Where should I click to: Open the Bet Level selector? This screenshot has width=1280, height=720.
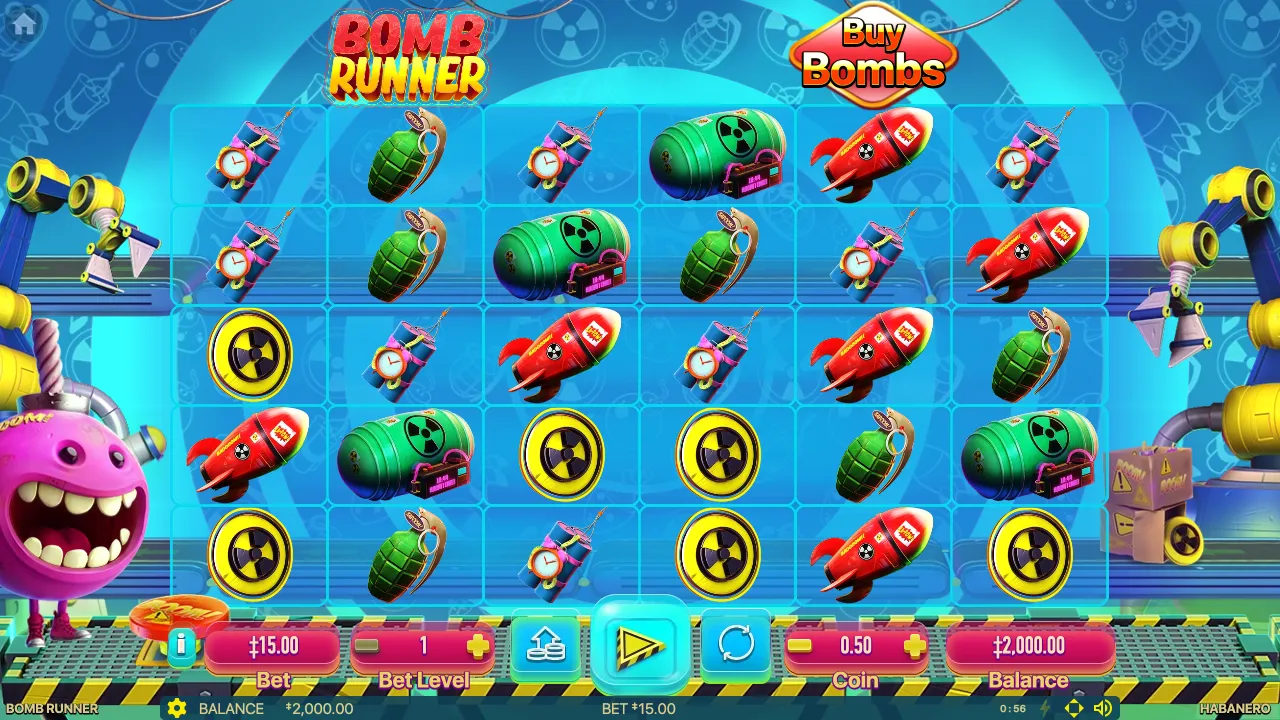click(x=422, y=647)
